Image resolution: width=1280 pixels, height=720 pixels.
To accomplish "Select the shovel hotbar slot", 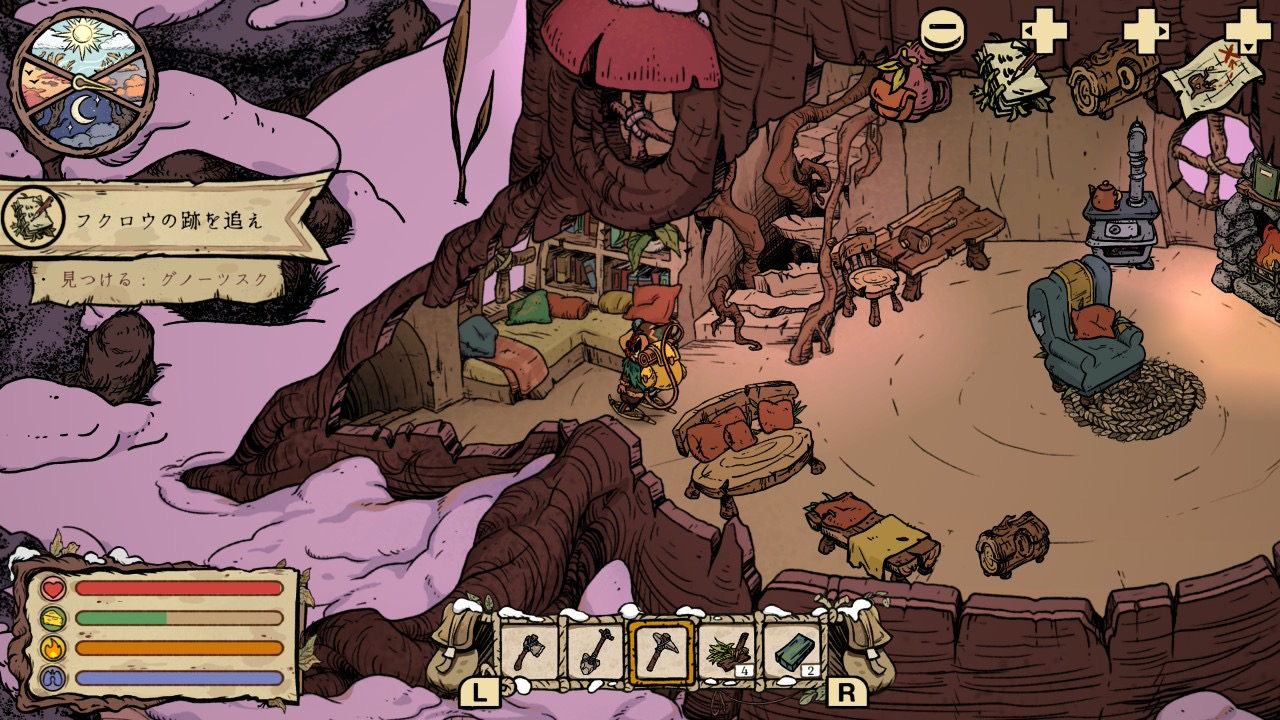I will point(595,653).
